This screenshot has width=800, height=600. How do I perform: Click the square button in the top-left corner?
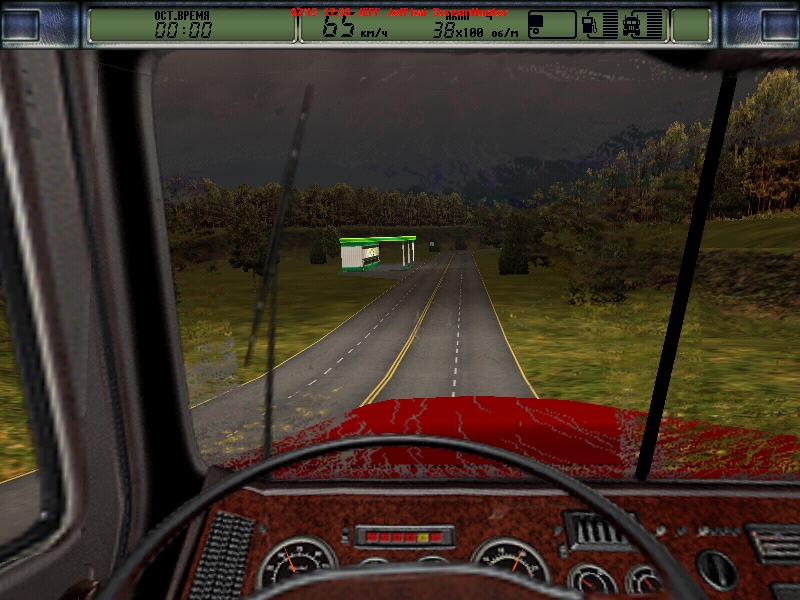[22, 25]
